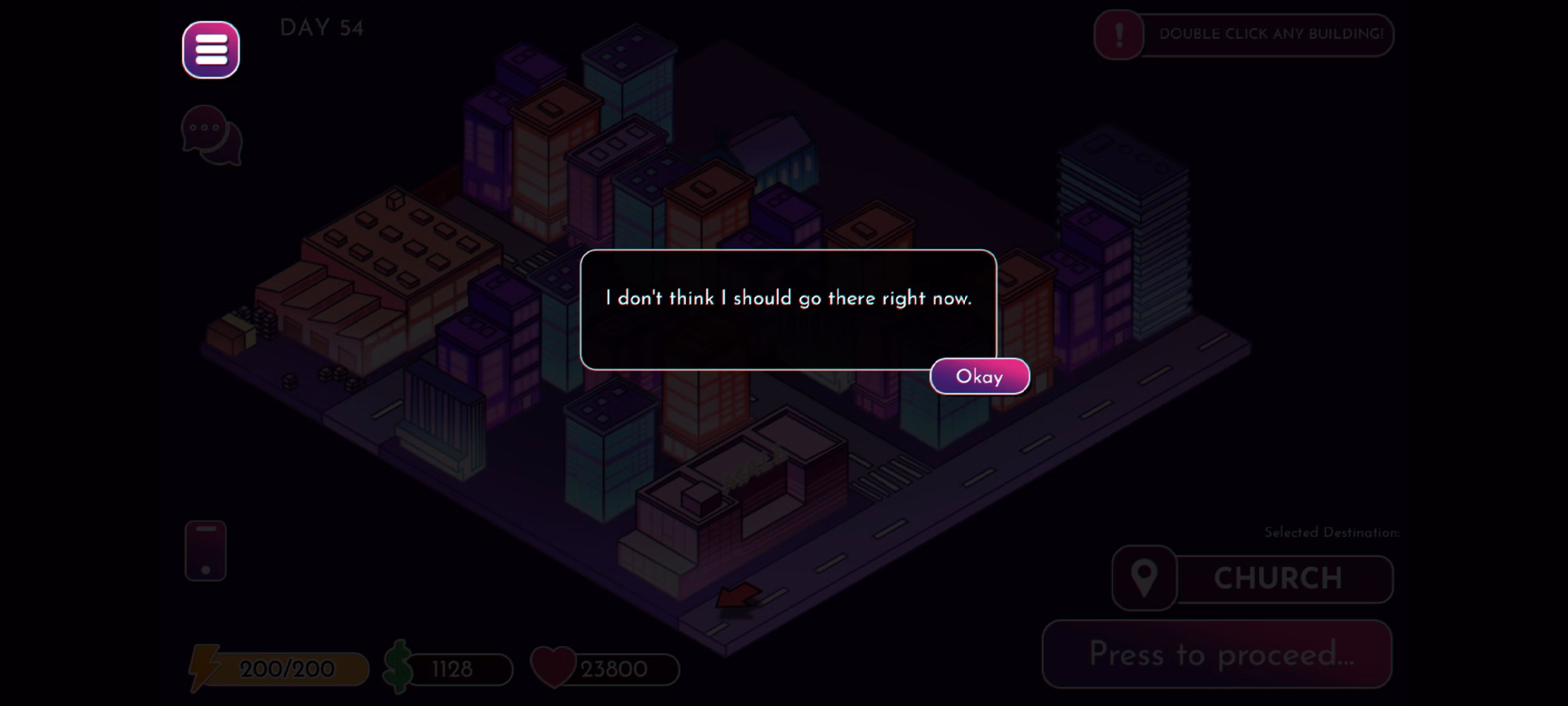This screenshot has height=706, width=1568.
Task: Dismiss the dialog with Okay
Action: click(x=979, y=377)
